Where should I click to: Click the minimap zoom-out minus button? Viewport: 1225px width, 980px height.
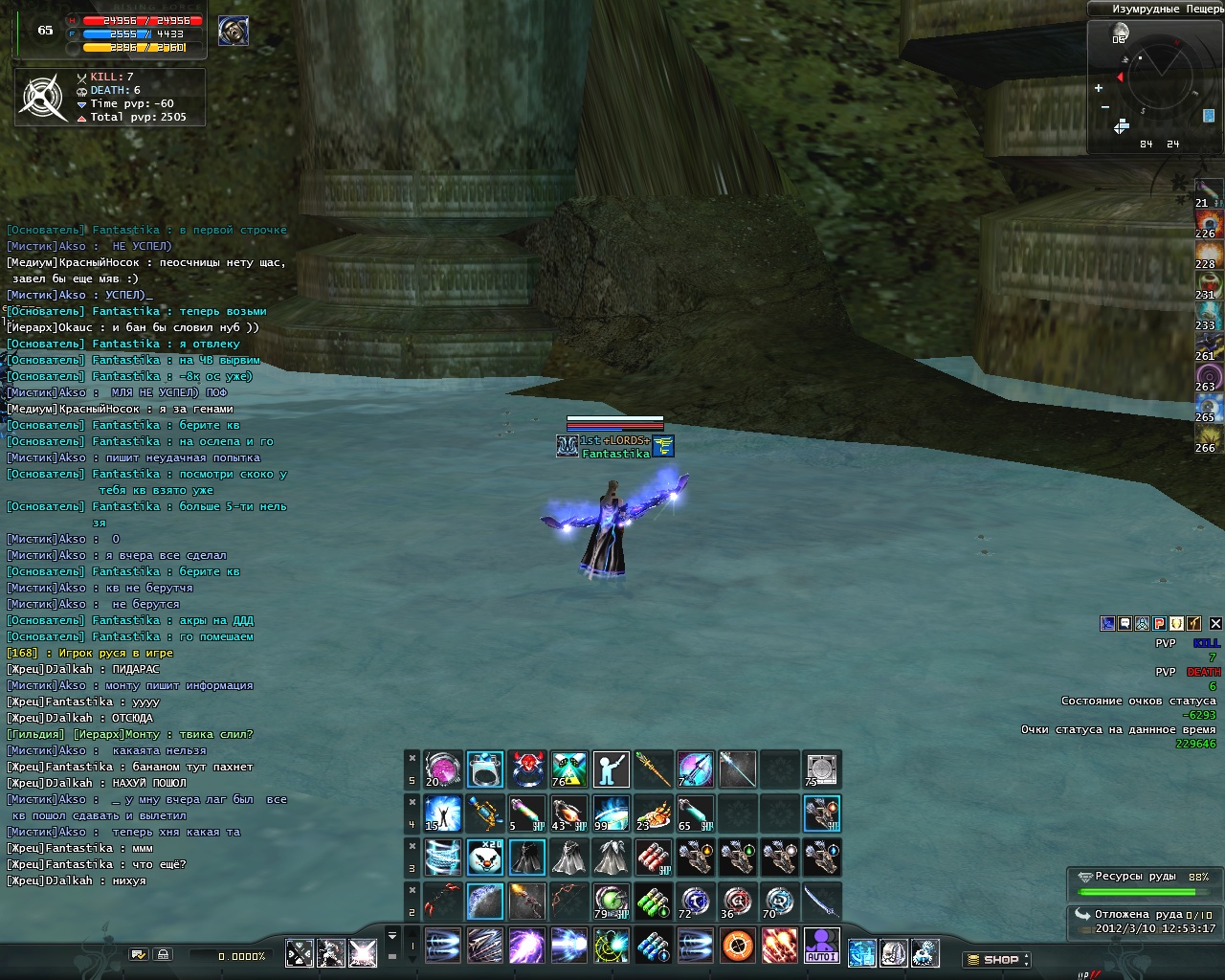point(1104,107)
